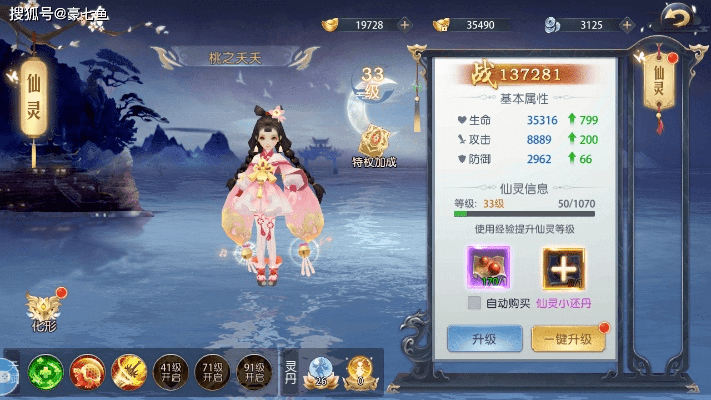This screenshot has width=711, height=400.
Task: Click the blue 升级 upgrade button
Action: (484, 339)
